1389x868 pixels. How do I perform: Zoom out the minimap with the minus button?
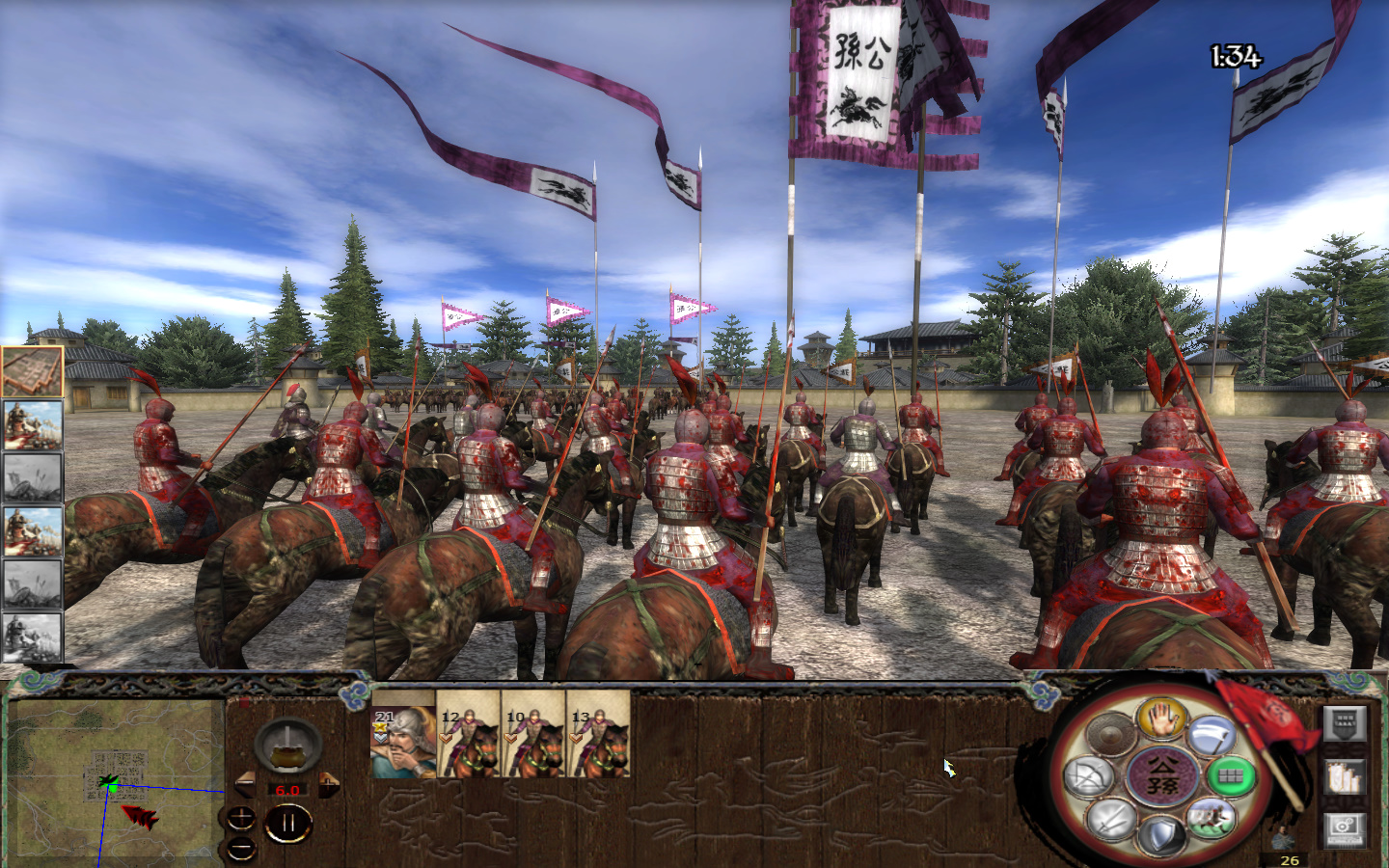pos(241,847)
